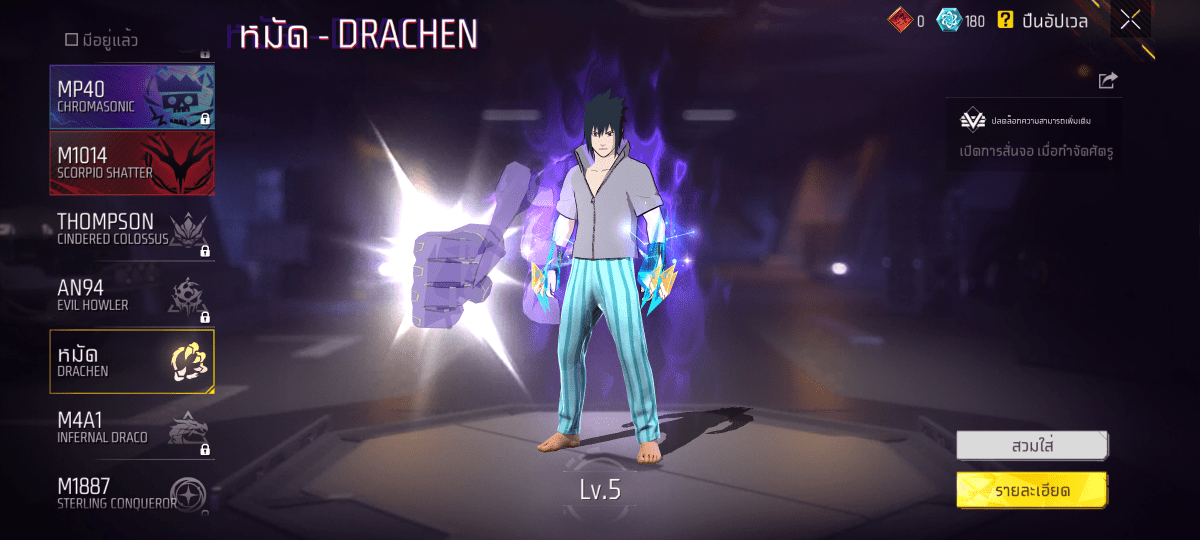Image resolution: width=1200 pixels, height=540 pixels.
Task: Choose the M4A1 Infernal Draco skin
Action: coord(132,427)
